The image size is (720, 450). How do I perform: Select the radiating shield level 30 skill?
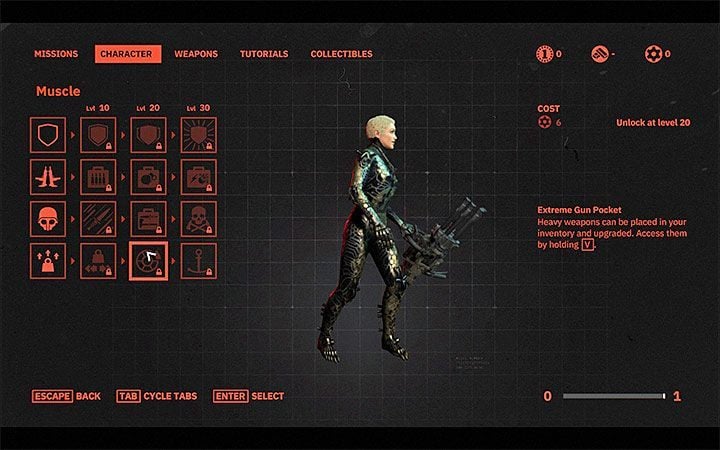(198, 134)
